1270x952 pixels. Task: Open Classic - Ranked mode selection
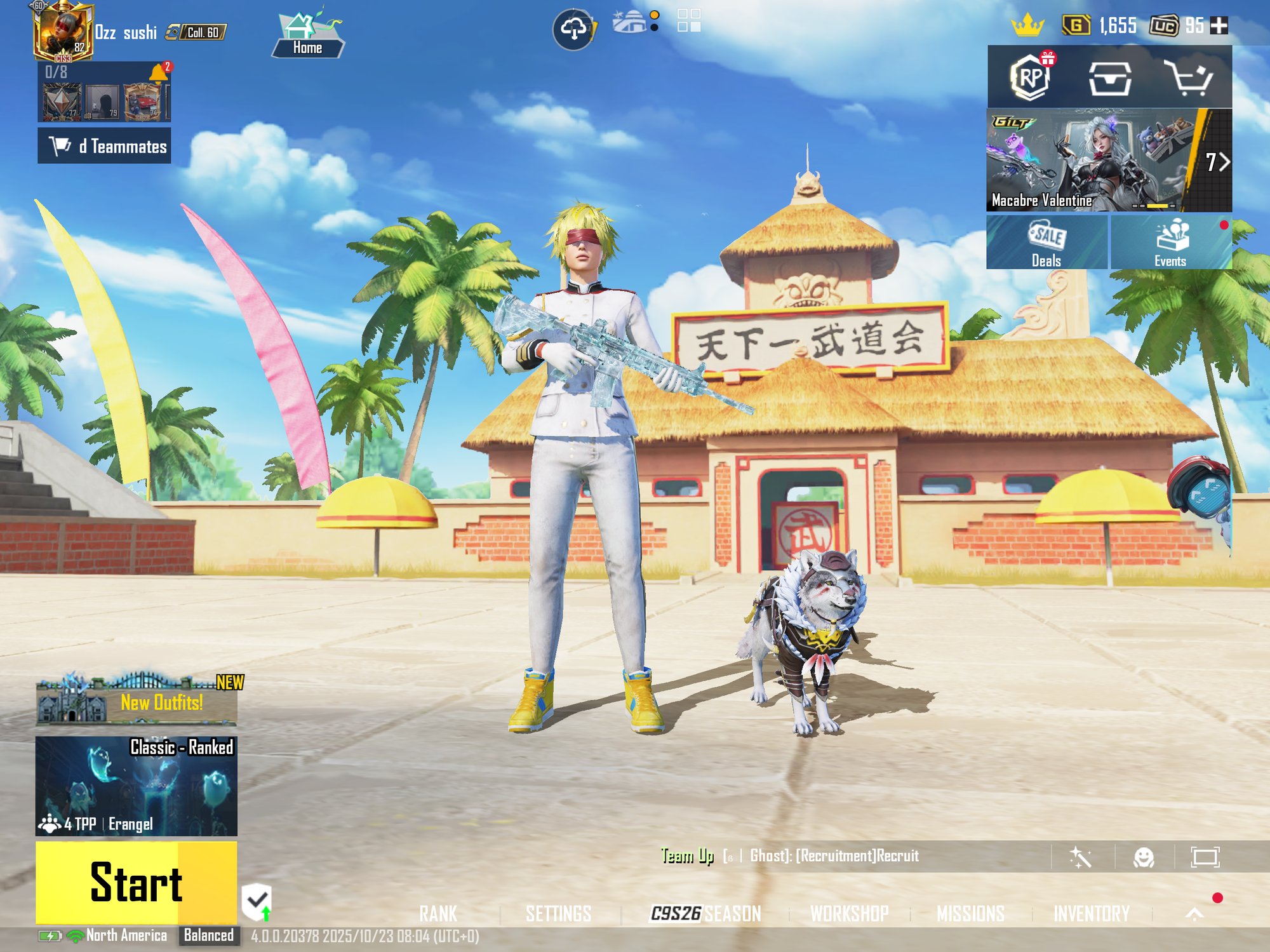point(136,786)
